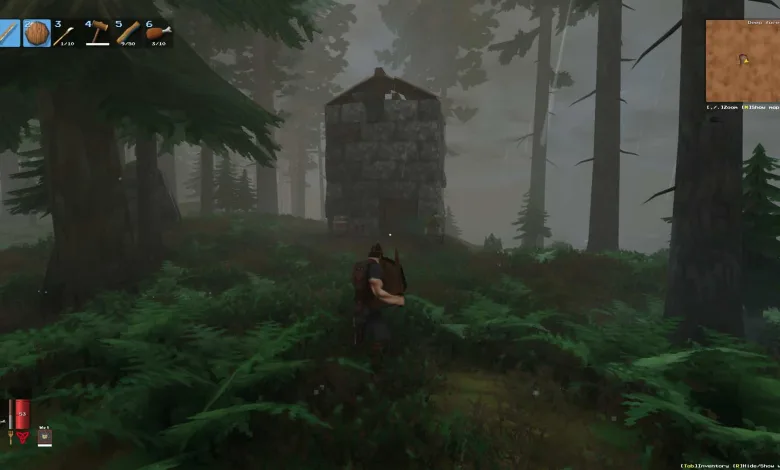Screen dimensions: 780x470
Task: Click the minimap in the corner
Action: click(x=742, y=59)
